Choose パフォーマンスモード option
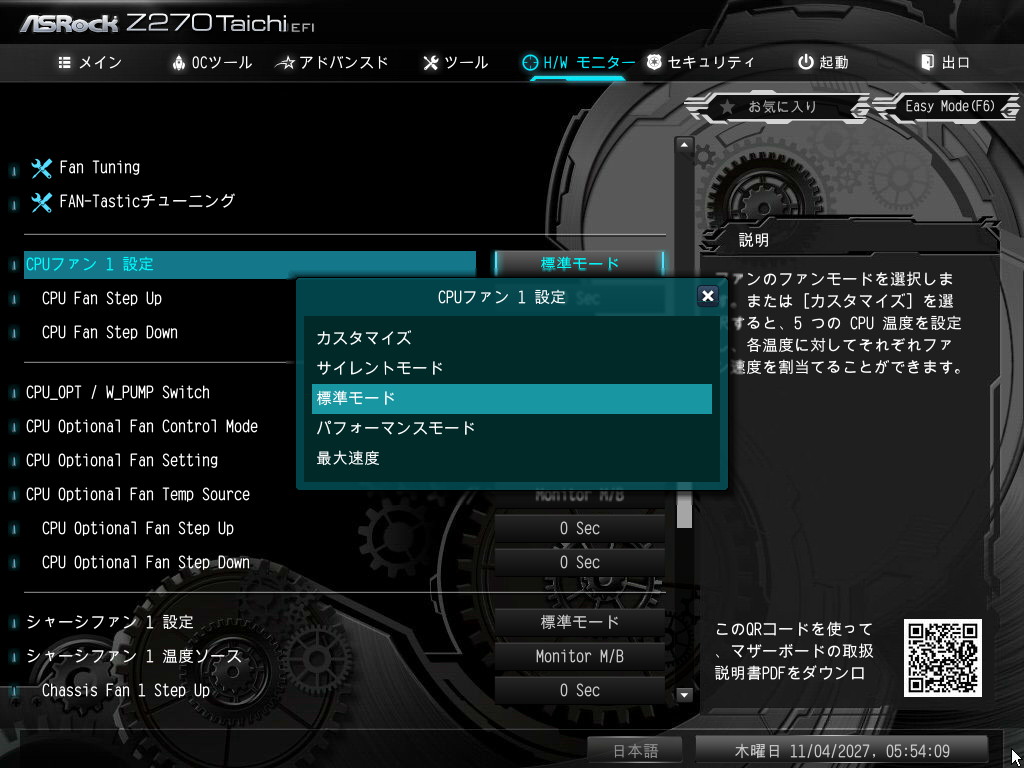The image size is (1024, 768). pos(396,428)
